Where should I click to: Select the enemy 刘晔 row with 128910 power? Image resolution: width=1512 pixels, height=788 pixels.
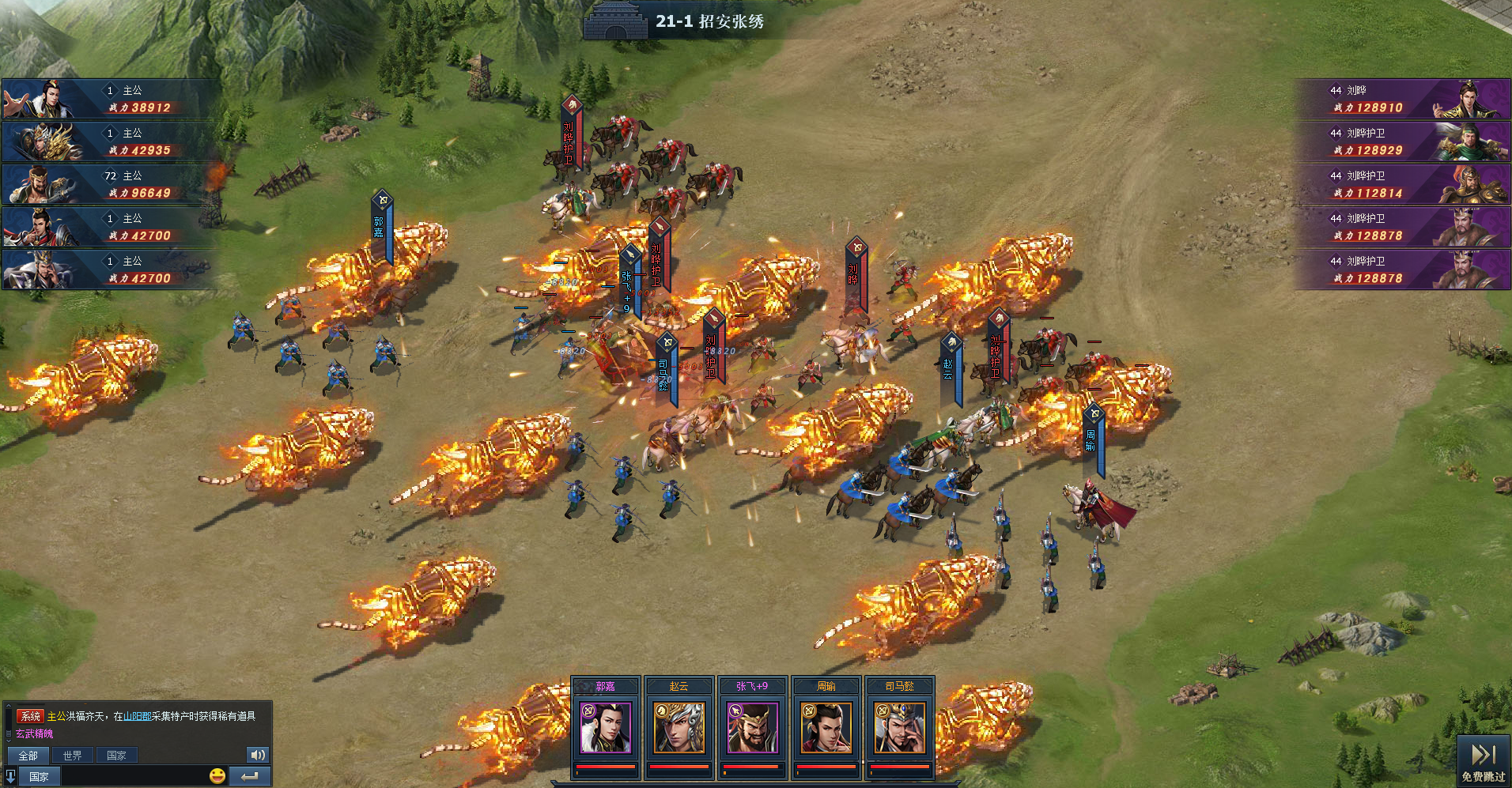(1402, 99)
